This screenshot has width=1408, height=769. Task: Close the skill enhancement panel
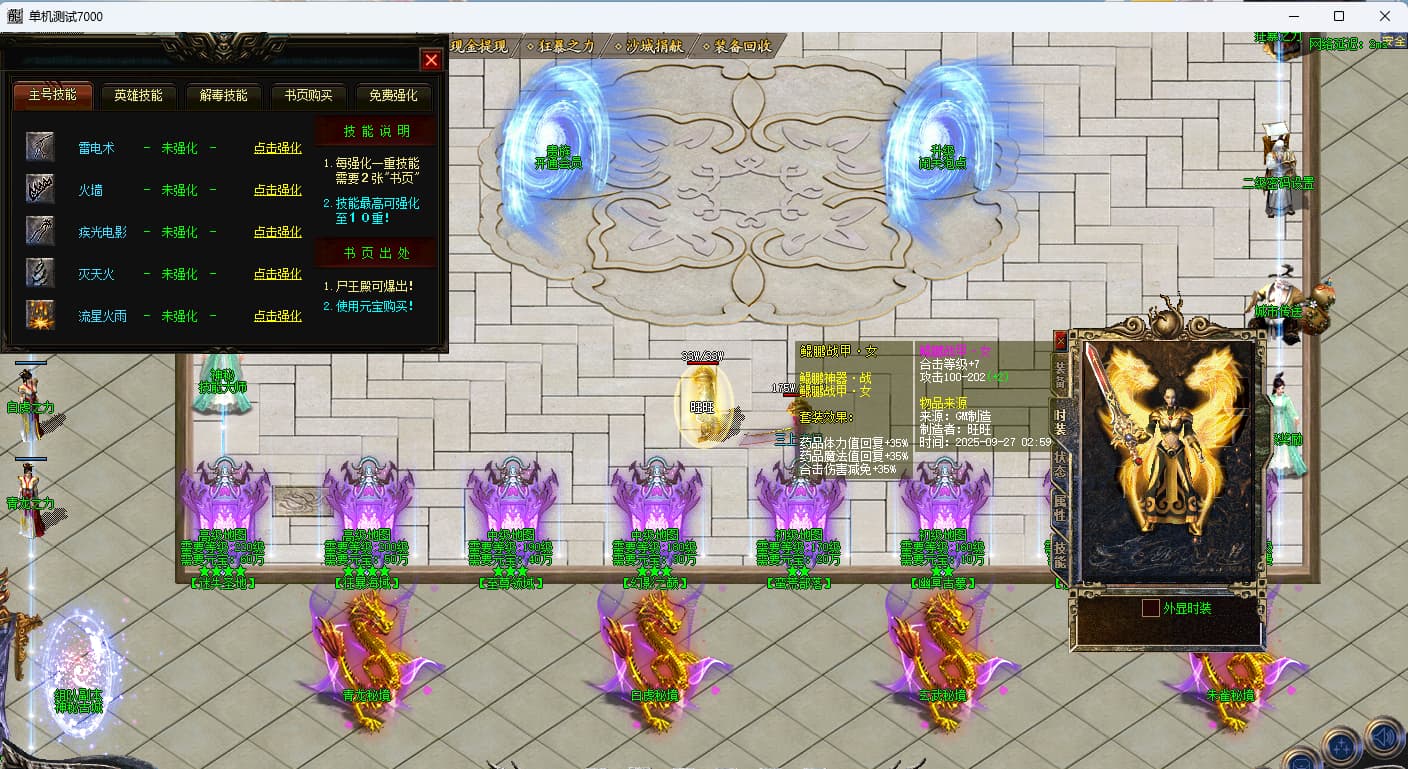[x=431, y=60]
